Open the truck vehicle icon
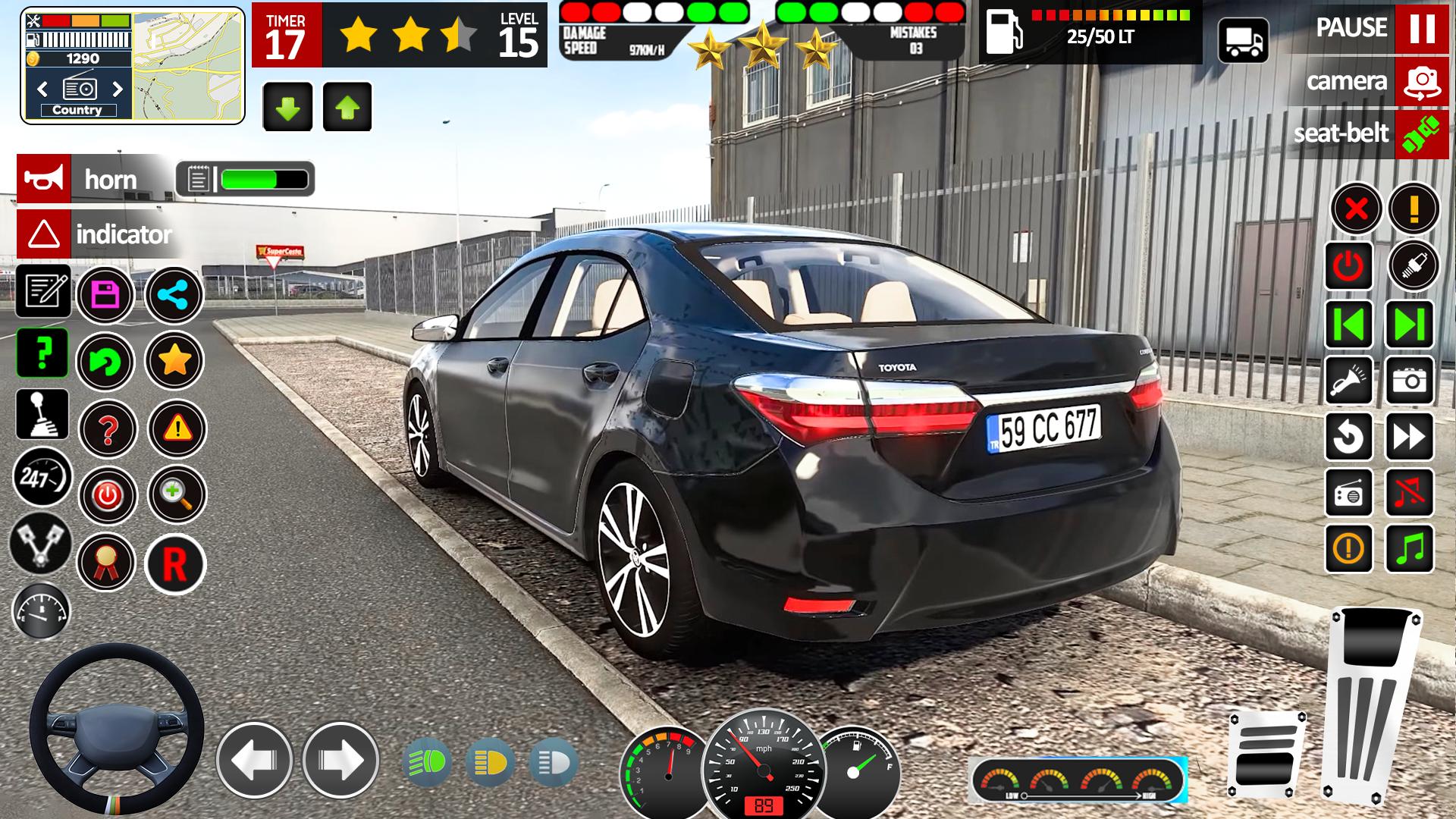Screen dimensions: 1456x819 1243,40
